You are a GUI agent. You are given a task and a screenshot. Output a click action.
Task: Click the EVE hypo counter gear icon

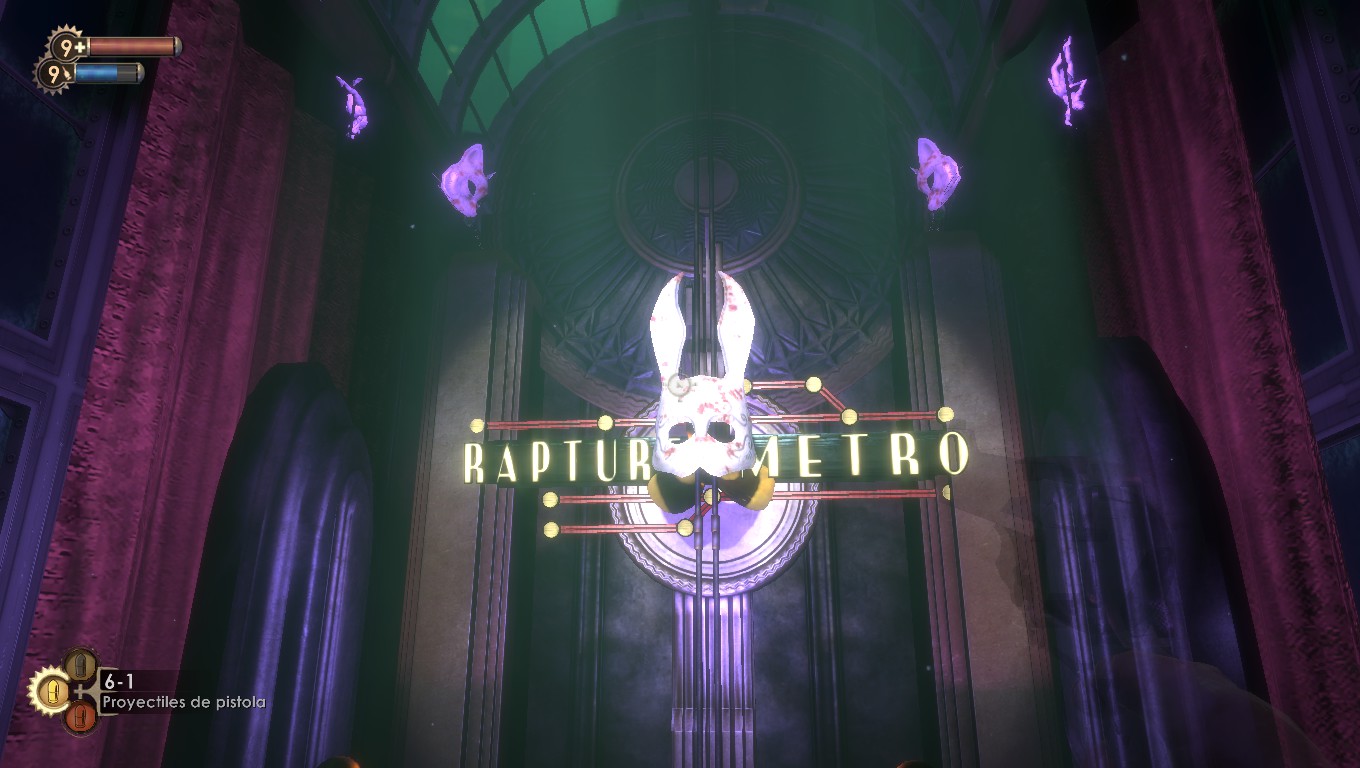(53, 73)
